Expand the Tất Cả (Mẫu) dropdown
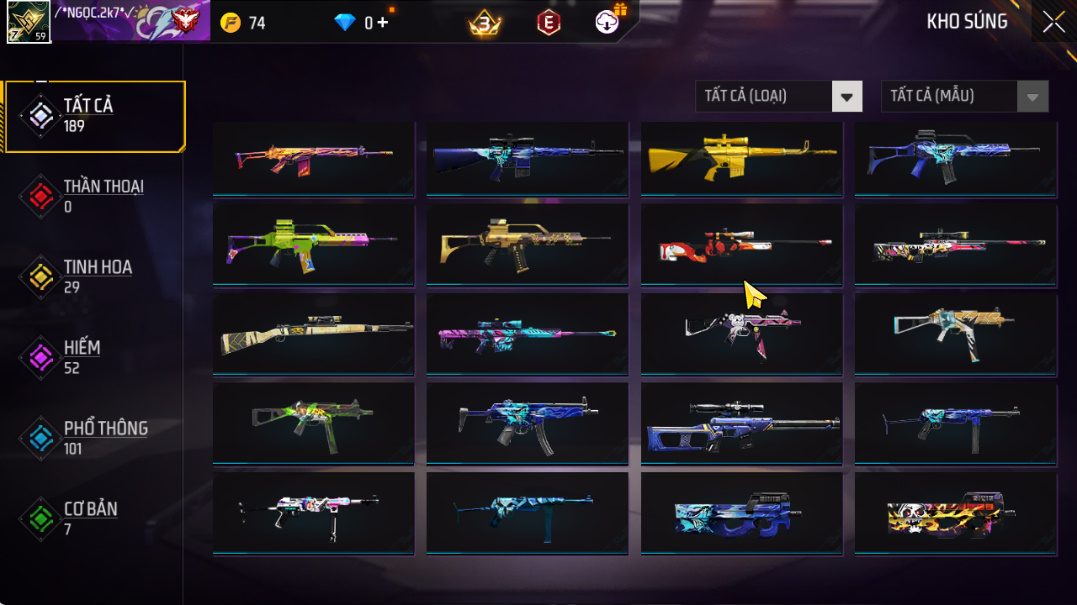Viewport: 1077px width, 605px height. [1032, 97]
